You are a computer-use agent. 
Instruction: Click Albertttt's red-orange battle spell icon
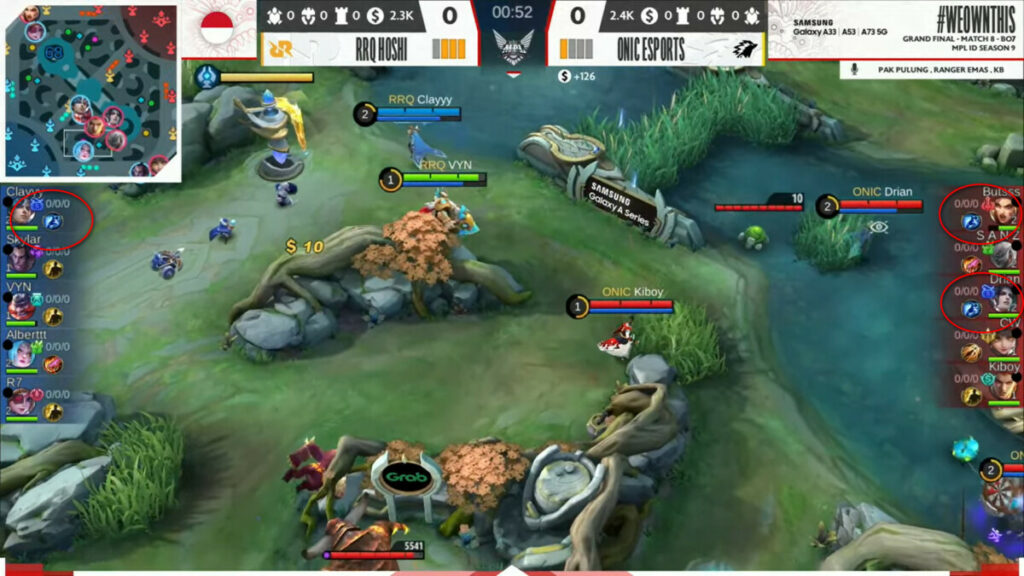pyautogui.click(x=53, y=364)
